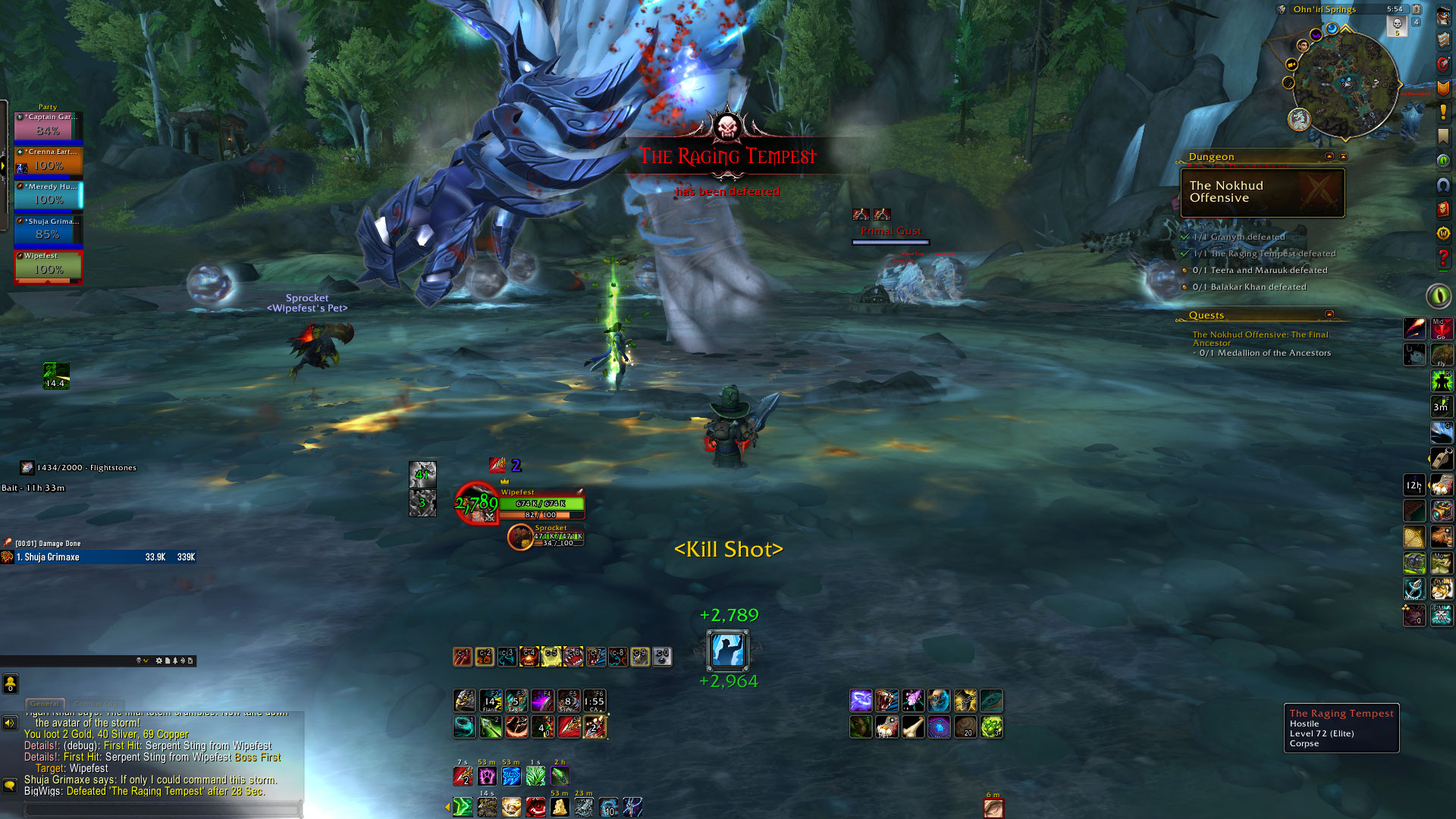Use the green arrow shot ability
The image size is (1456, 819).
click(x=490, y=727)
